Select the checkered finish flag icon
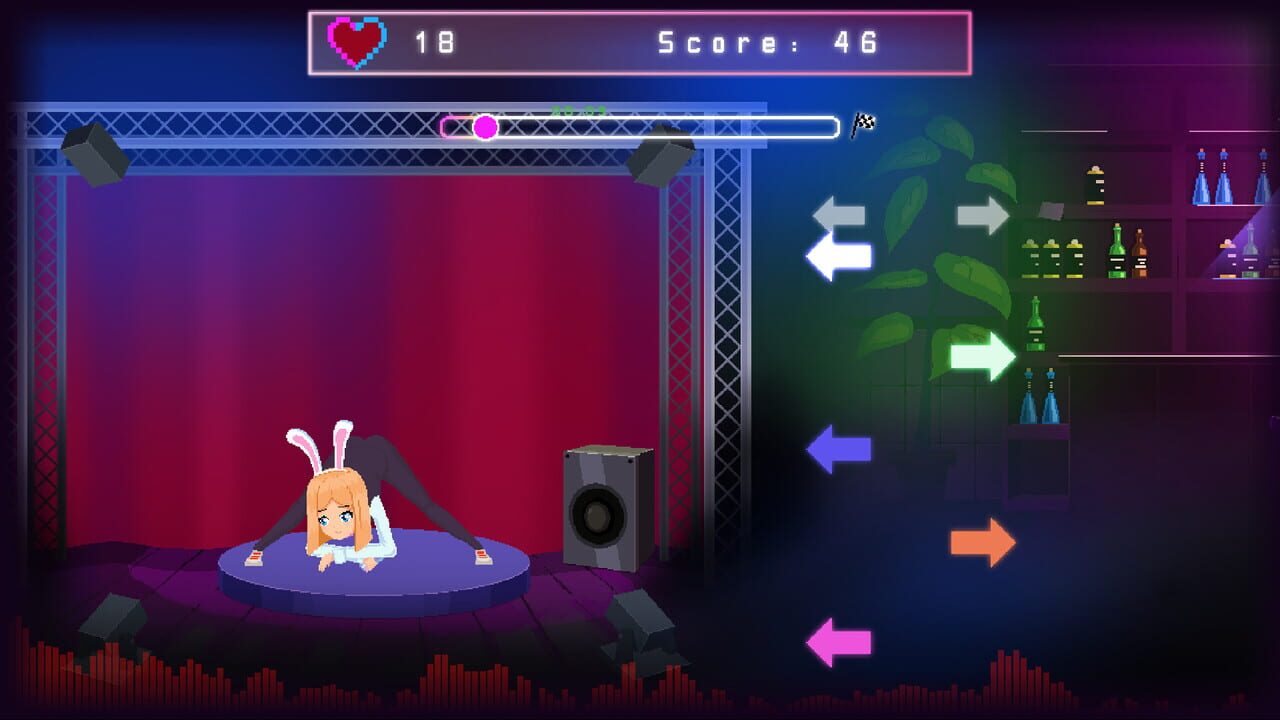1280x720 pixels. tap(866, 123)
